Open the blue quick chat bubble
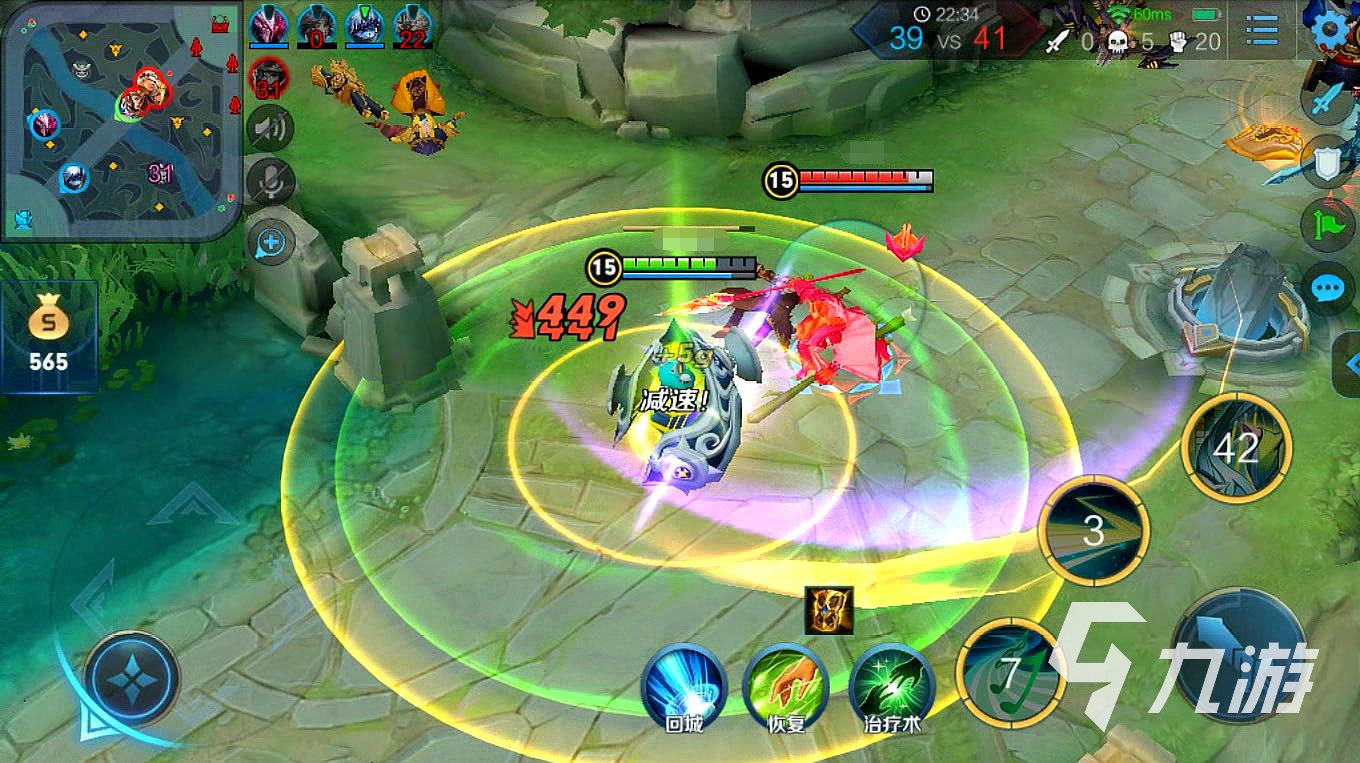The image size is (1360, 763). pyautogui.click(x=1328, y=290)
